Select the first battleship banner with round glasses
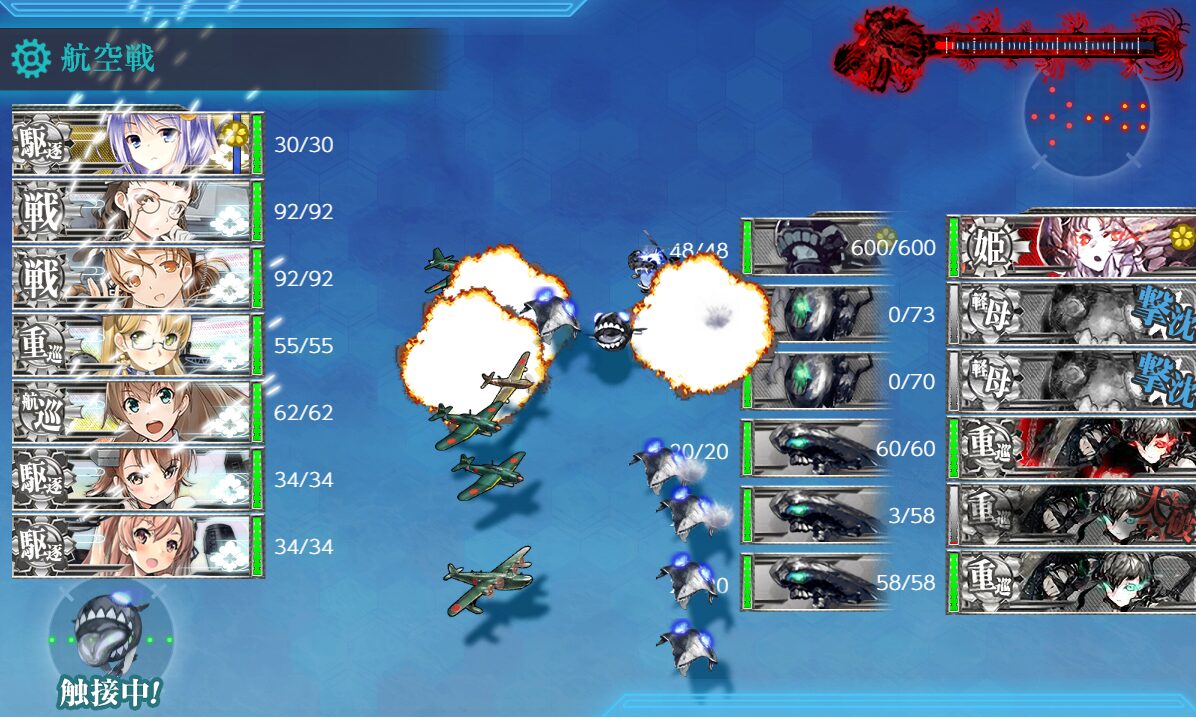The image size is (1196, 720). [x=135, y=212]
